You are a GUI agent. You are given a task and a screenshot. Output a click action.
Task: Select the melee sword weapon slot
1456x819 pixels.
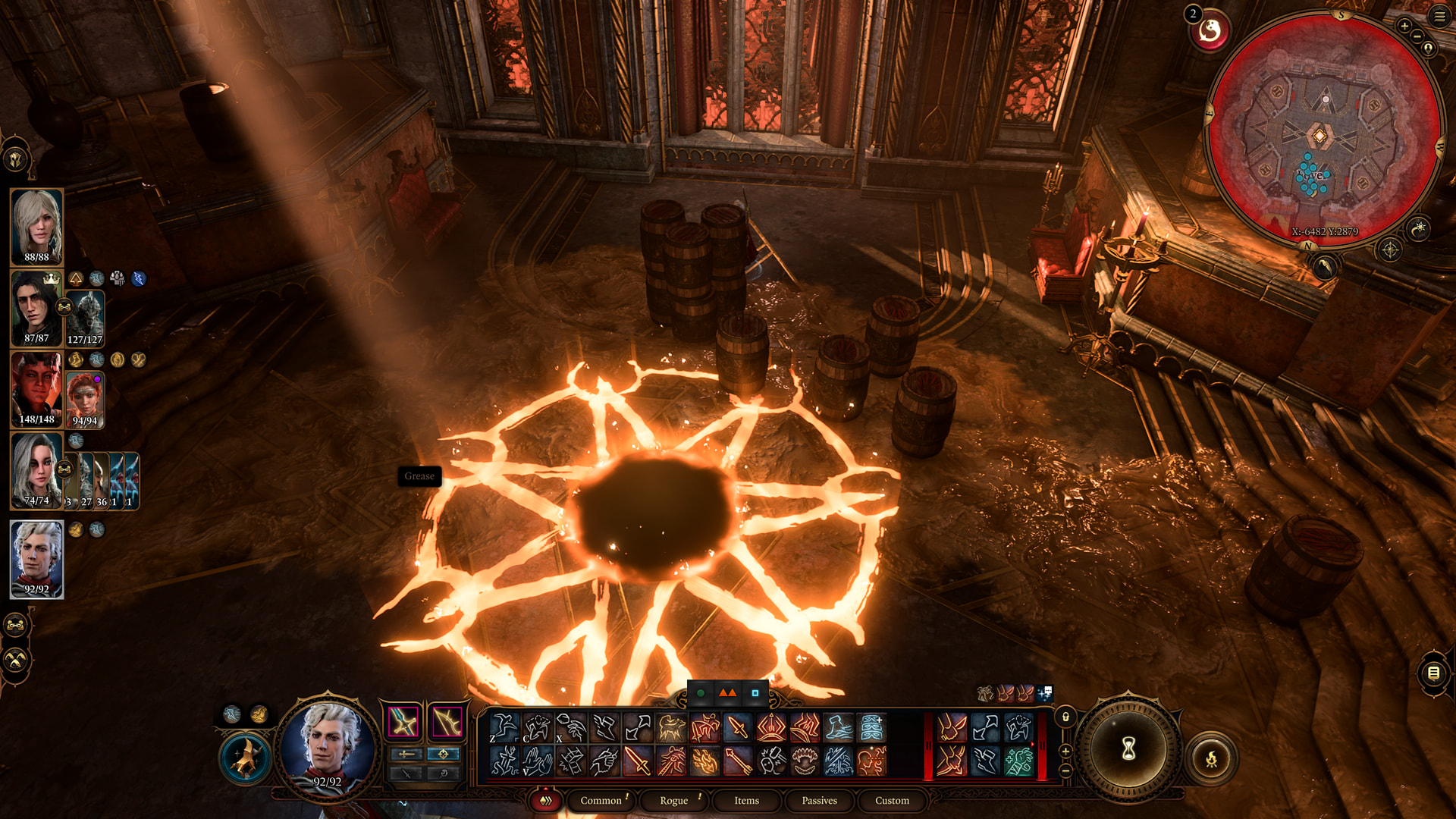[x=403, y=720]
